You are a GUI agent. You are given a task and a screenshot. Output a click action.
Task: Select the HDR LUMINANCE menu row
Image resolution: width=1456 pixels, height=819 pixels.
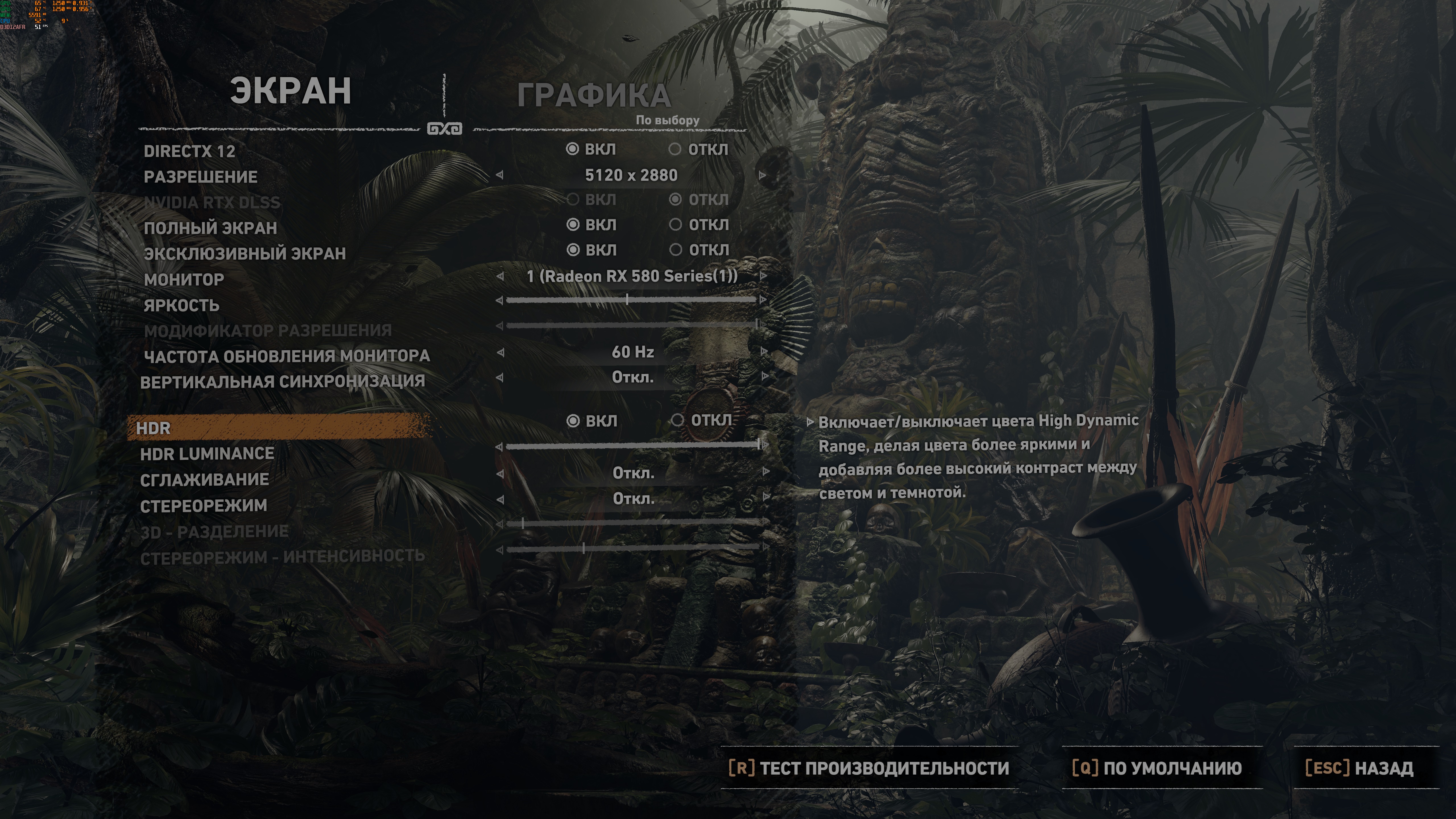(207, 454)
